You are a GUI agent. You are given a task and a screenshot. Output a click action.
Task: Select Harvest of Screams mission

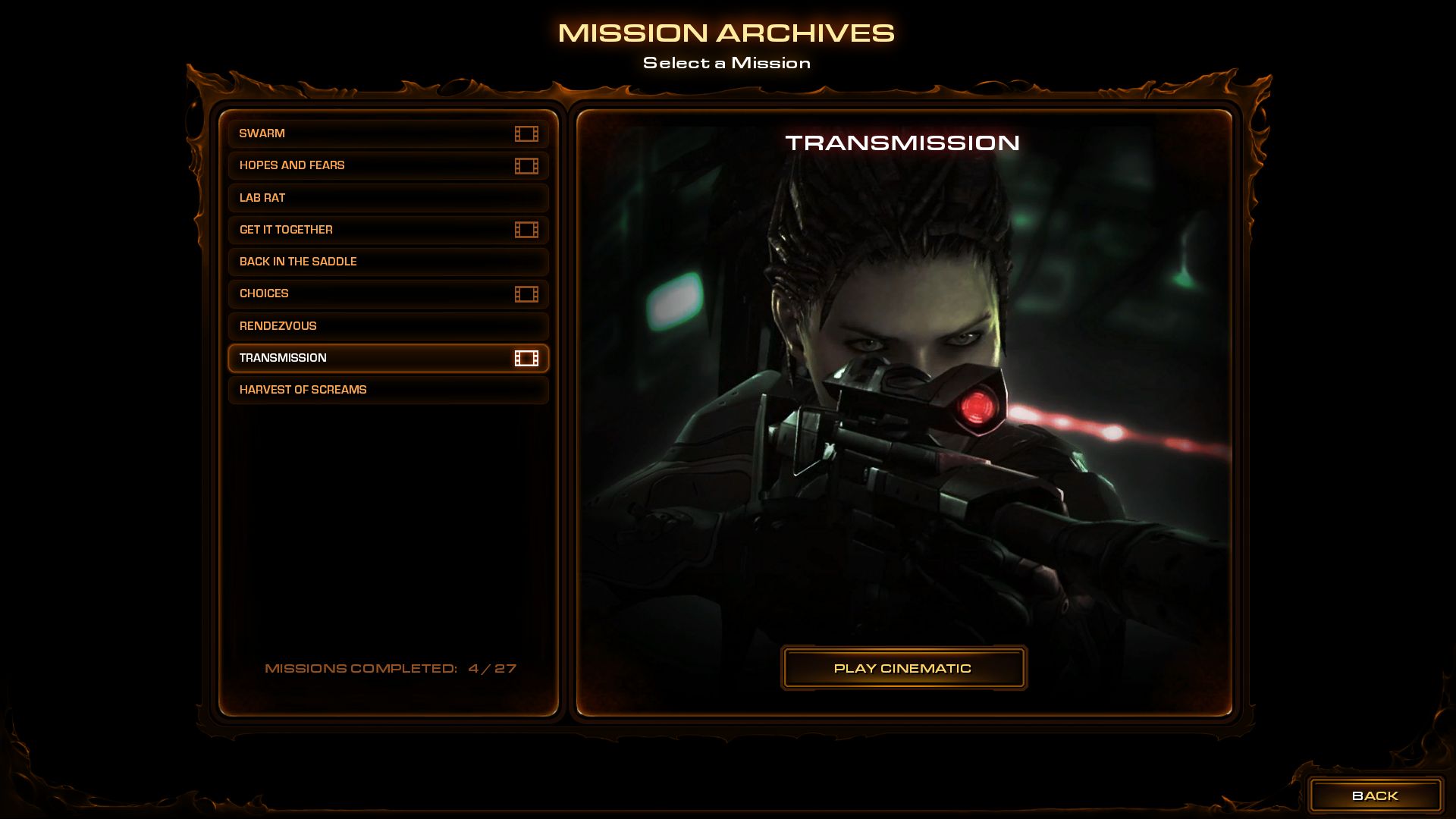pyautogui.click(x=388, y=390)
